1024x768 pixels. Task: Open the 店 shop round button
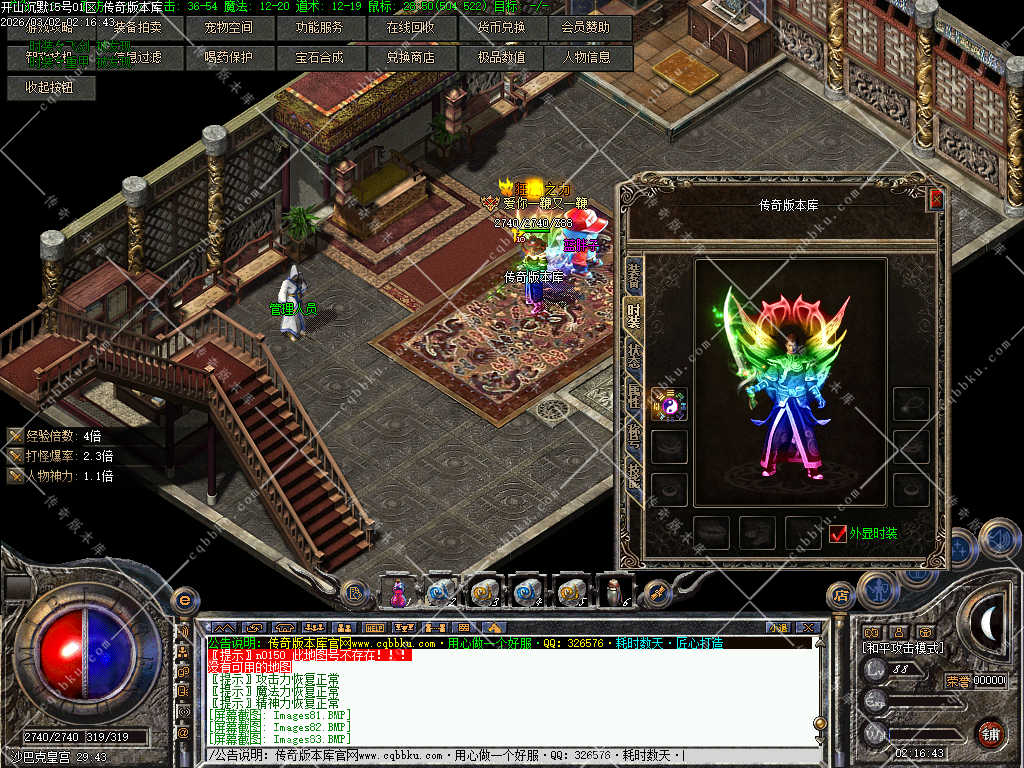840,596
